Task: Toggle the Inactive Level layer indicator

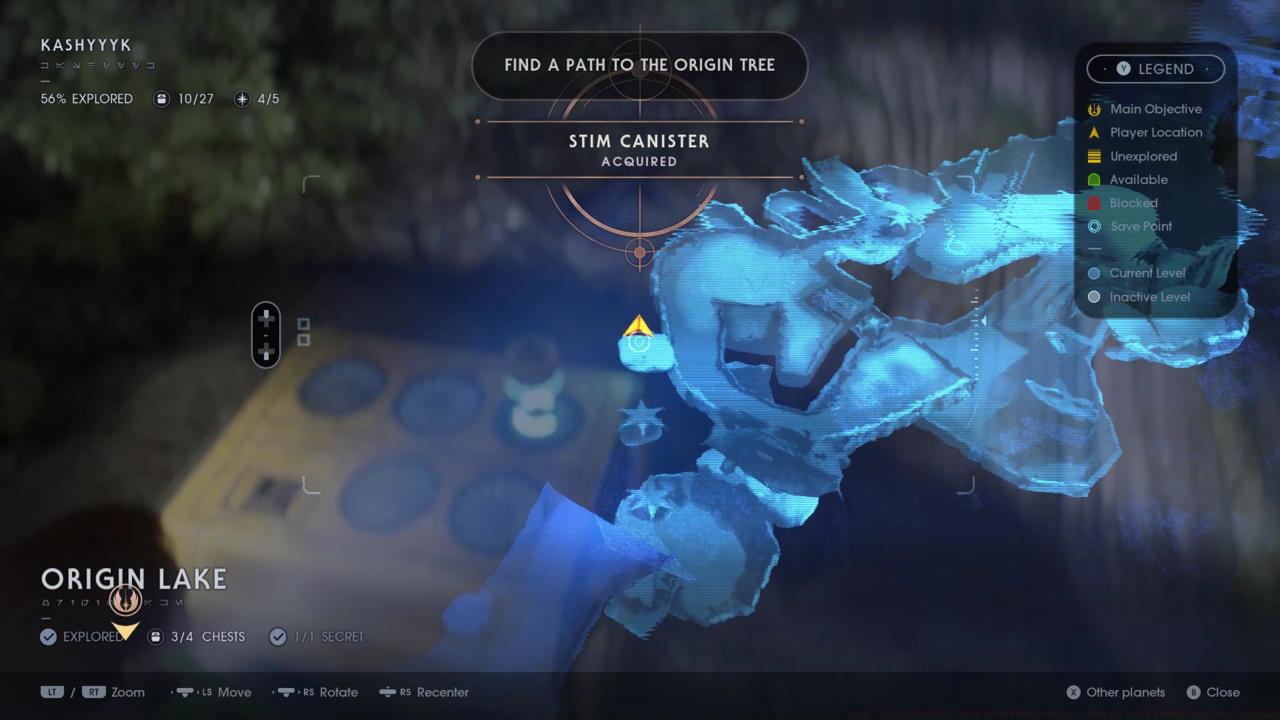Action: (1094, 296)
